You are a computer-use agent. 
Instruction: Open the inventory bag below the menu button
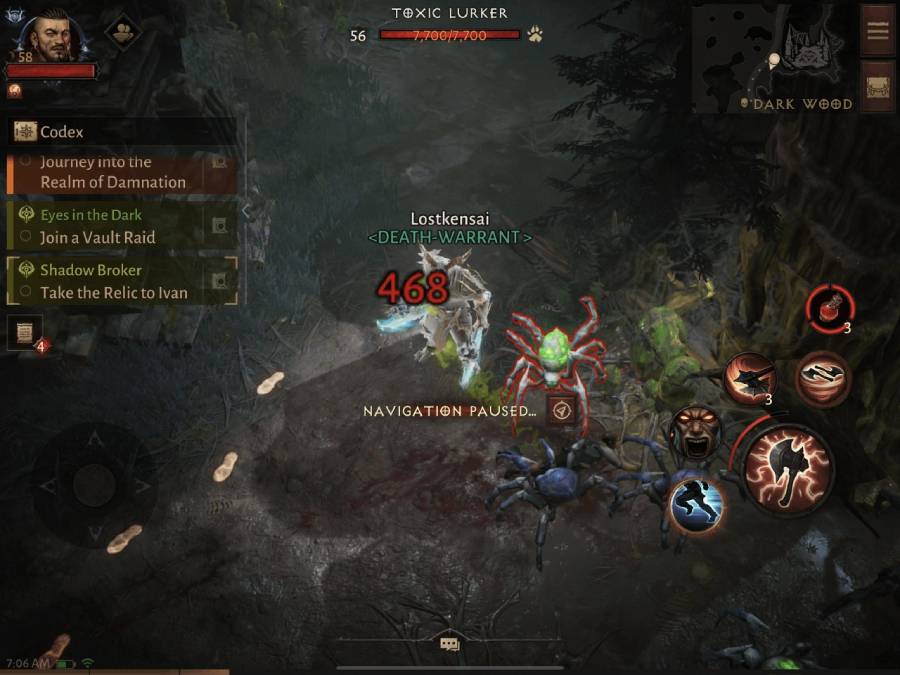[x=878, y=86]
